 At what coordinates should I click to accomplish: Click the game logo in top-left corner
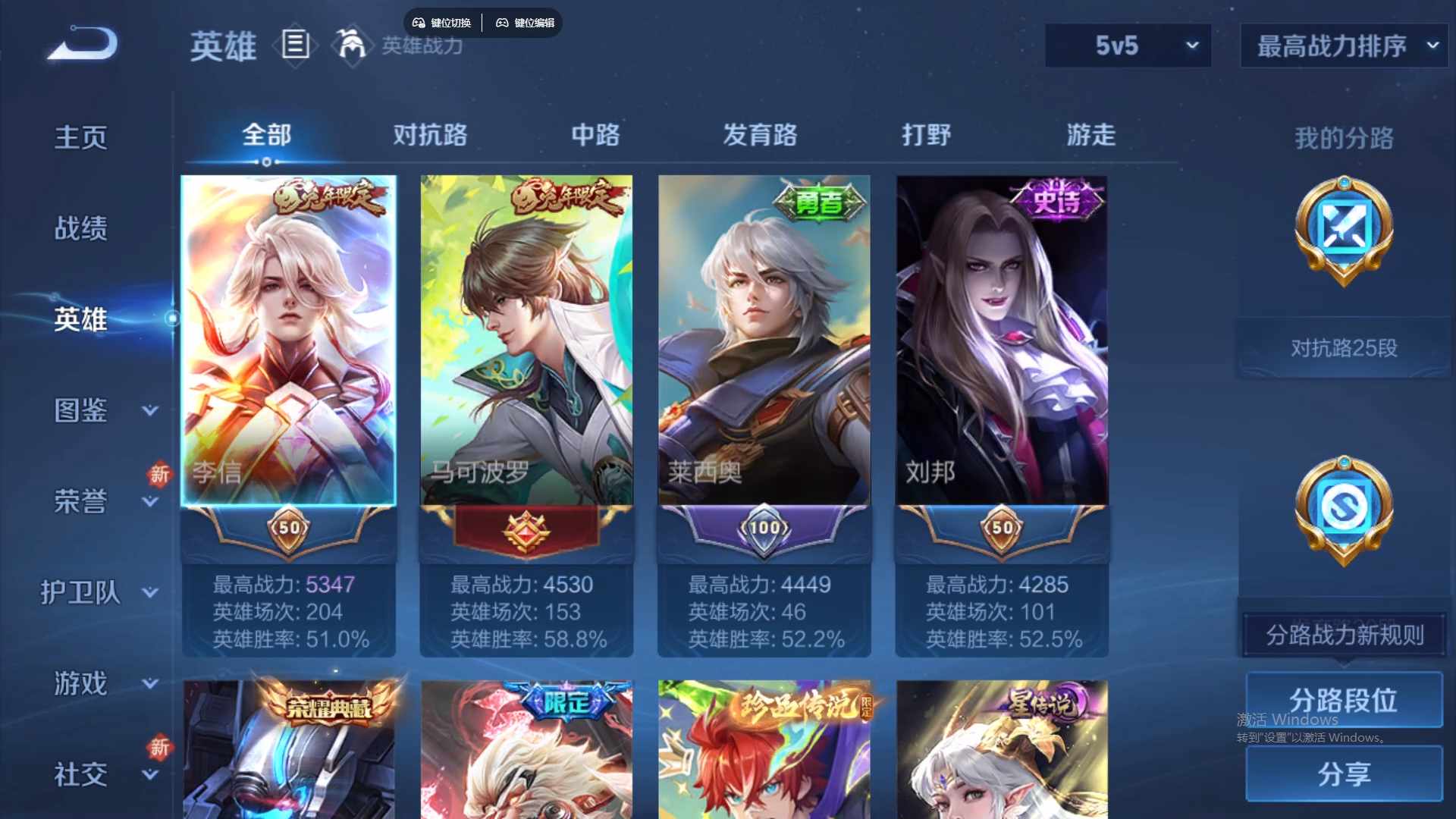(x=80, y=43)
